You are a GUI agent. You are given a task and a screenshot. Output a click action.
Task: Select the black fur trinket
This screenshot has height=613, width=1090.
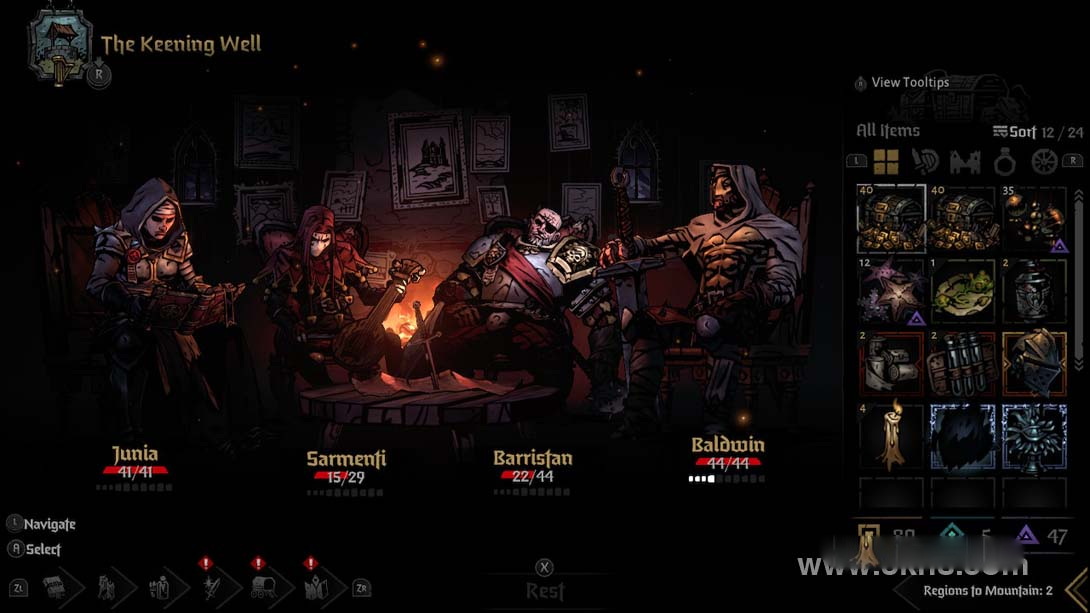[962, 437]
